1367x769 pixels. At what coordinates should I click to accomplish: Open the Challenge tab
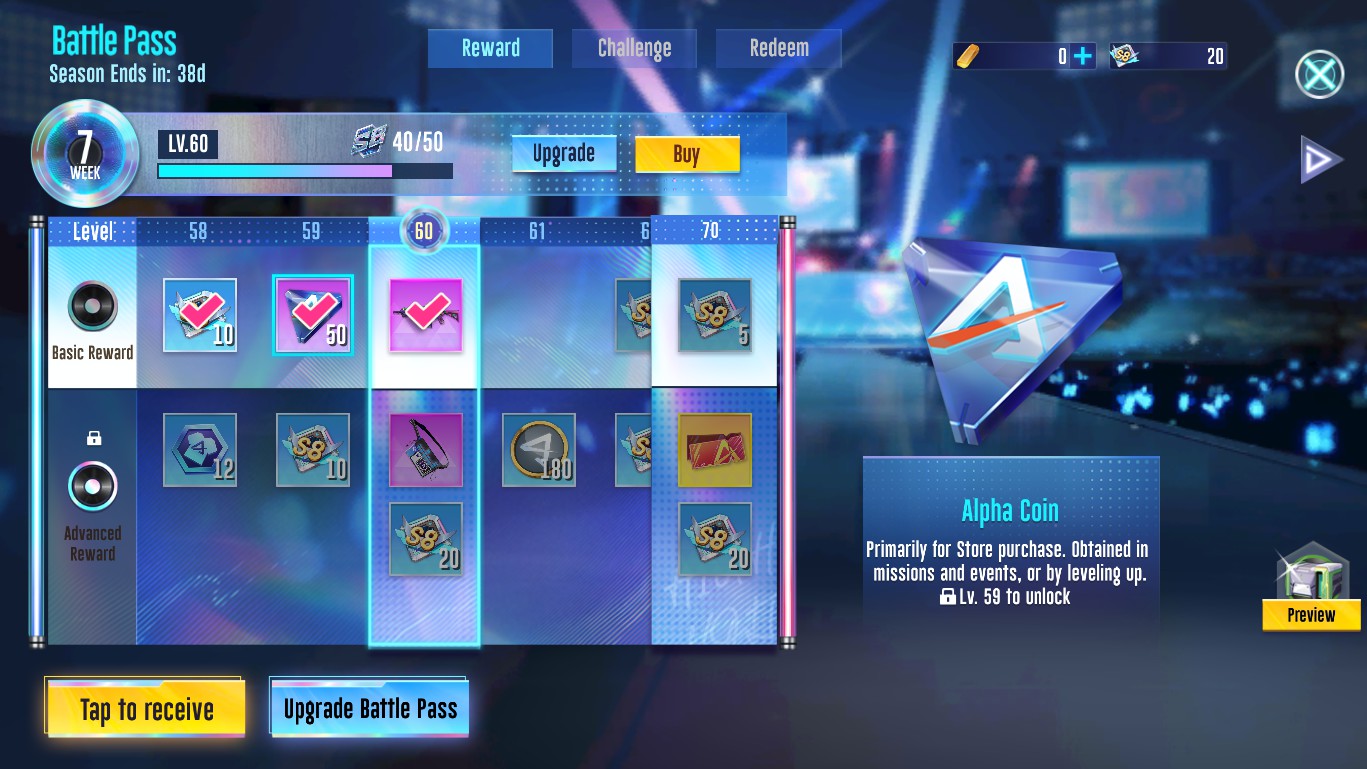click(634, 48)
